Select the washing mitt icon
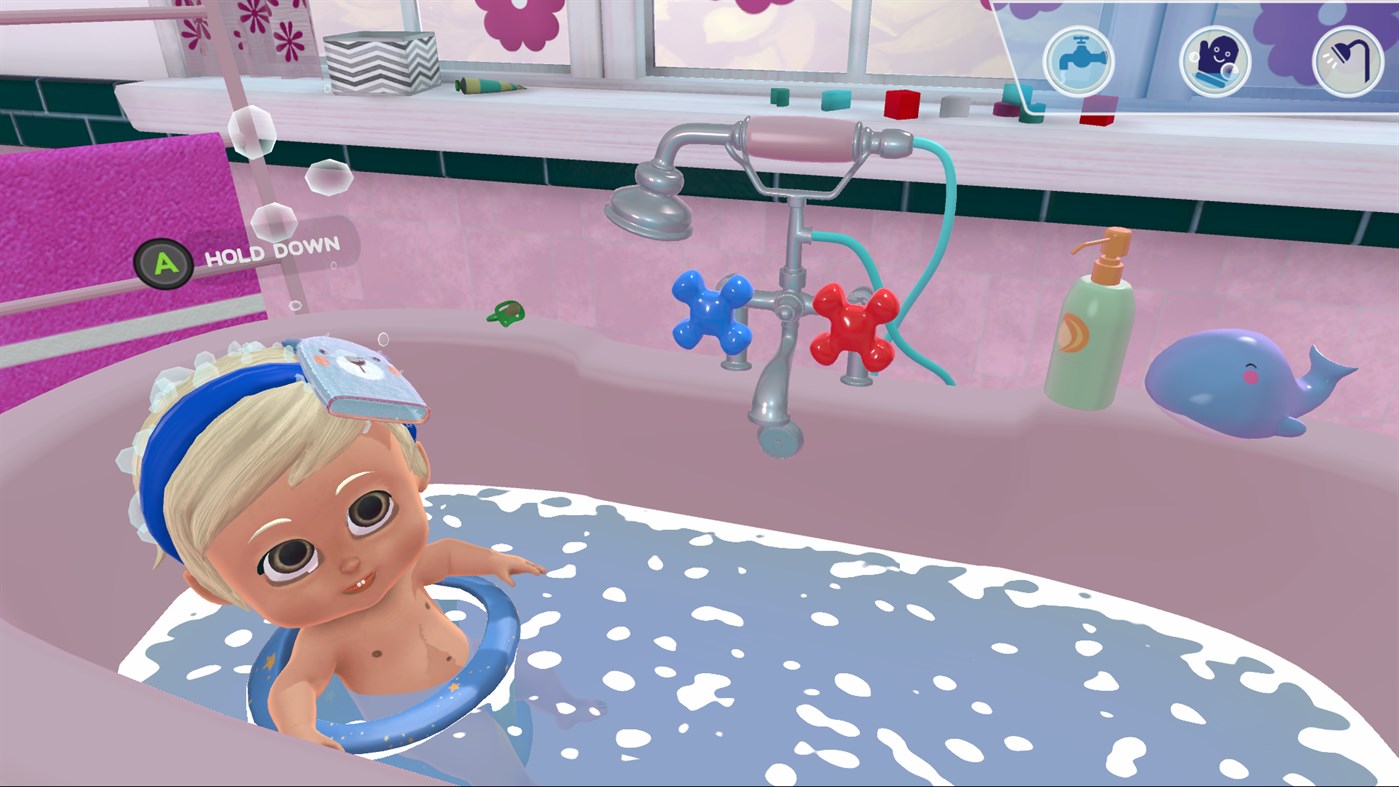The image size is (1399, 787). click(1213, 61)
